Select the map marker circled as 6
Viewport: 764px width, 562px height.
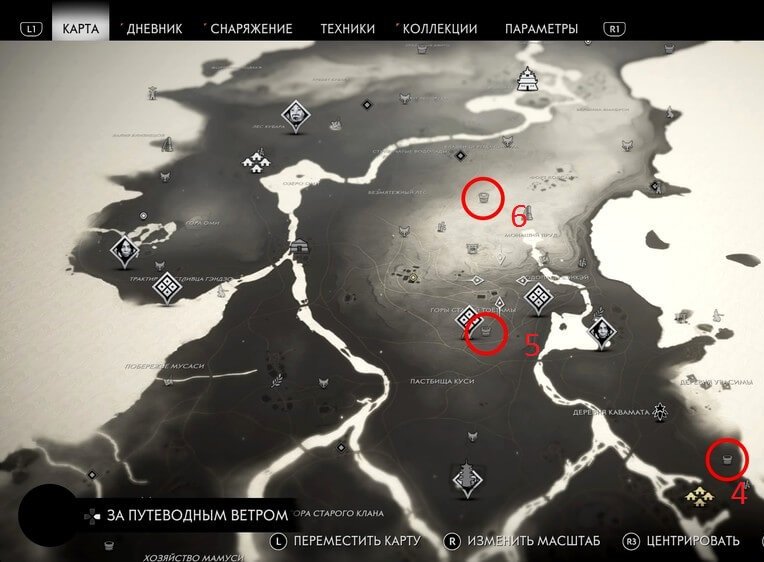tap(483, 199)
